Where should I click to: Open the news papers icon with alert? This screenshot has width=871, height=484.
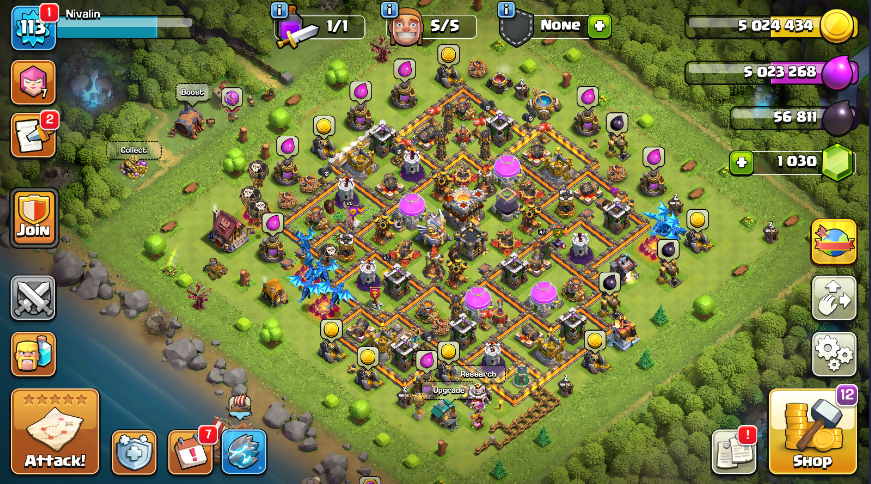733,451
